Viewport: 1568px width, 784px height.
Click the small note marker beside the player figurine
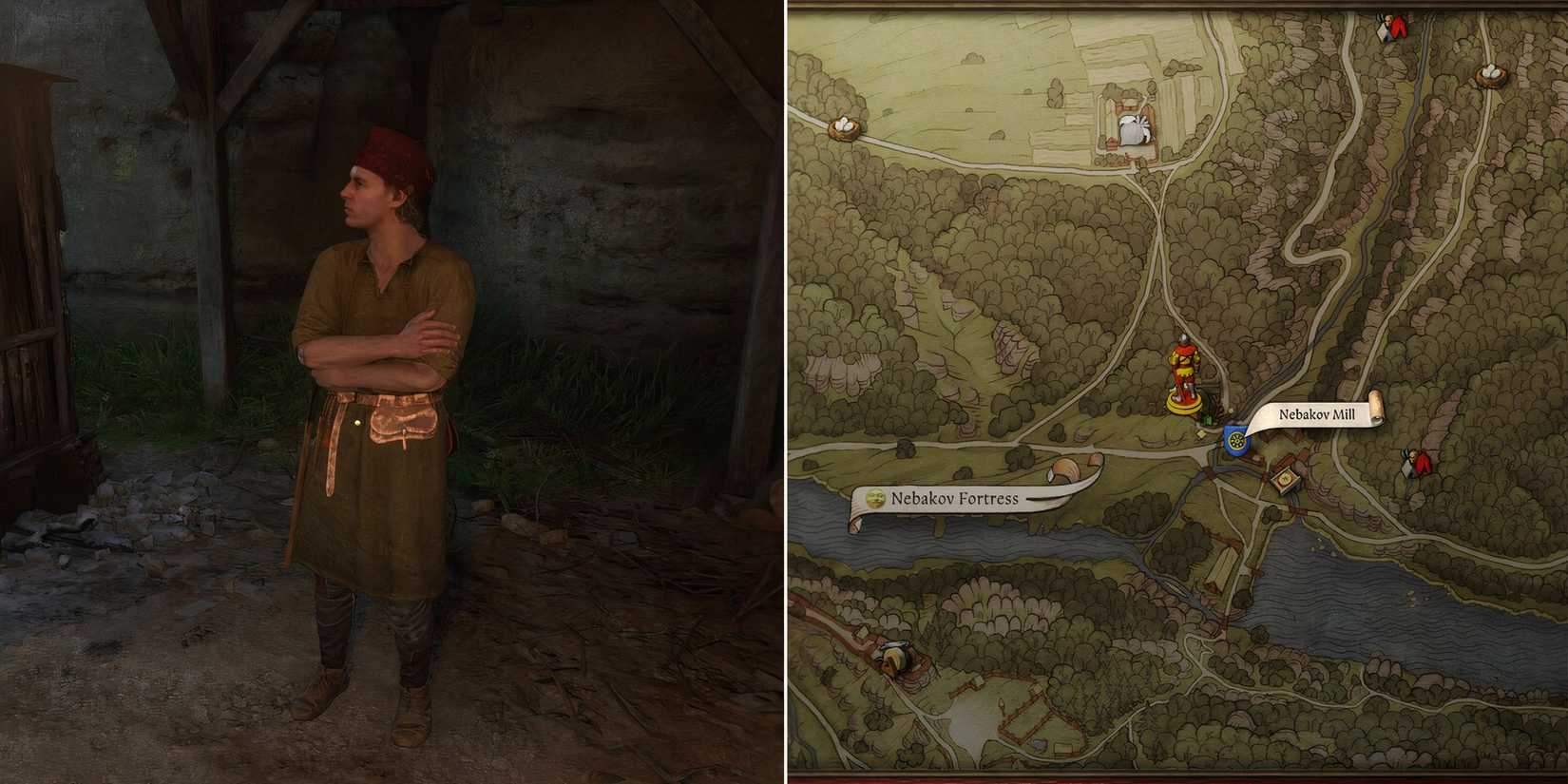pos(1200,434)
